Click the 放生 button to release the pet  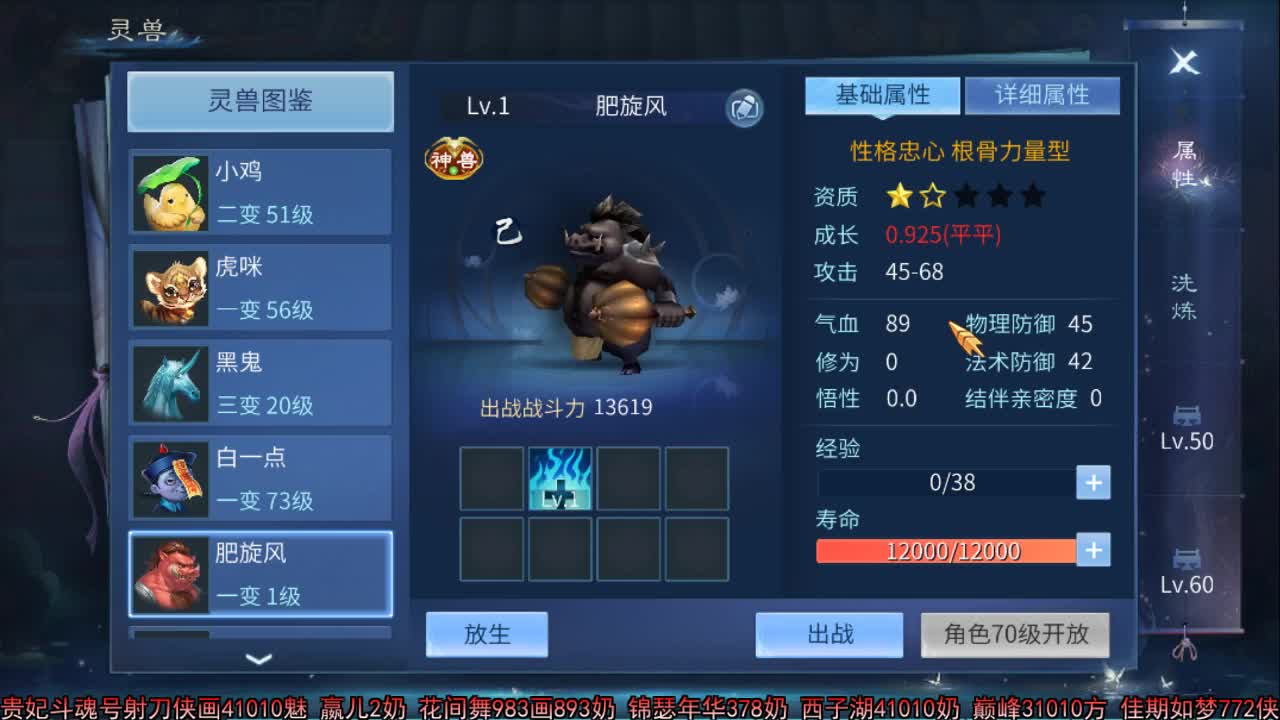(487, 634)
